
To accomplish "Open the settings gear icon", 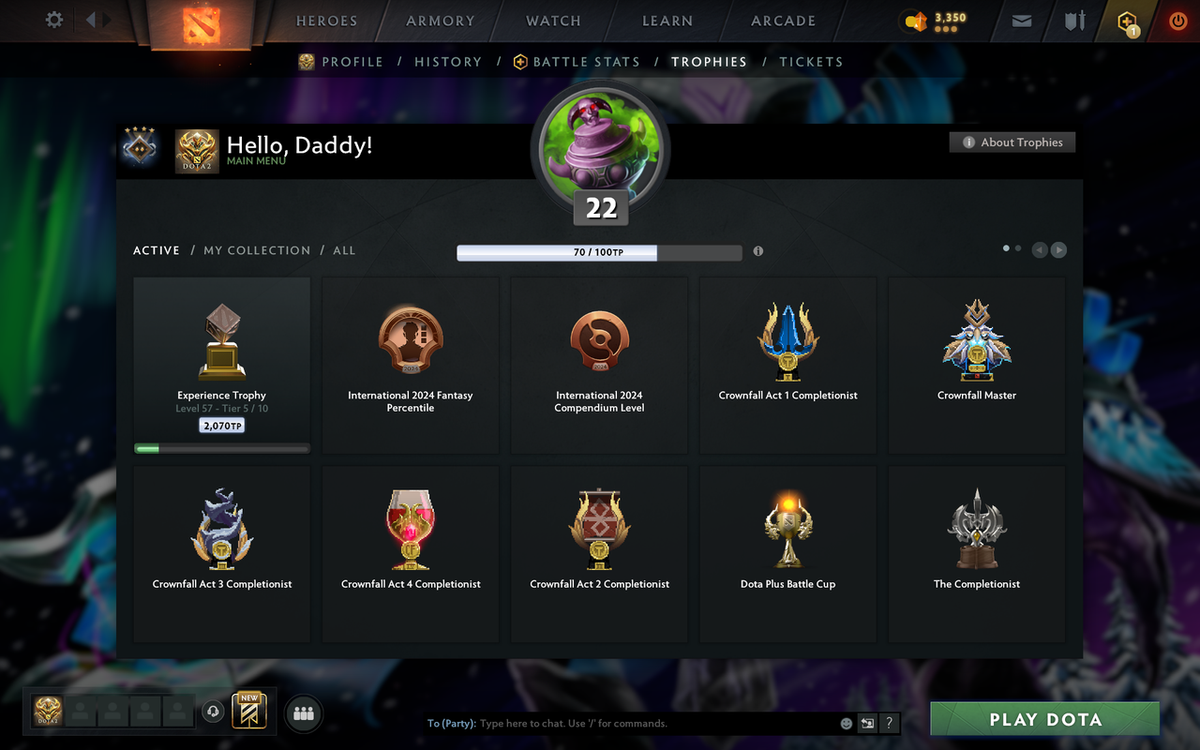I will (55, 20).
